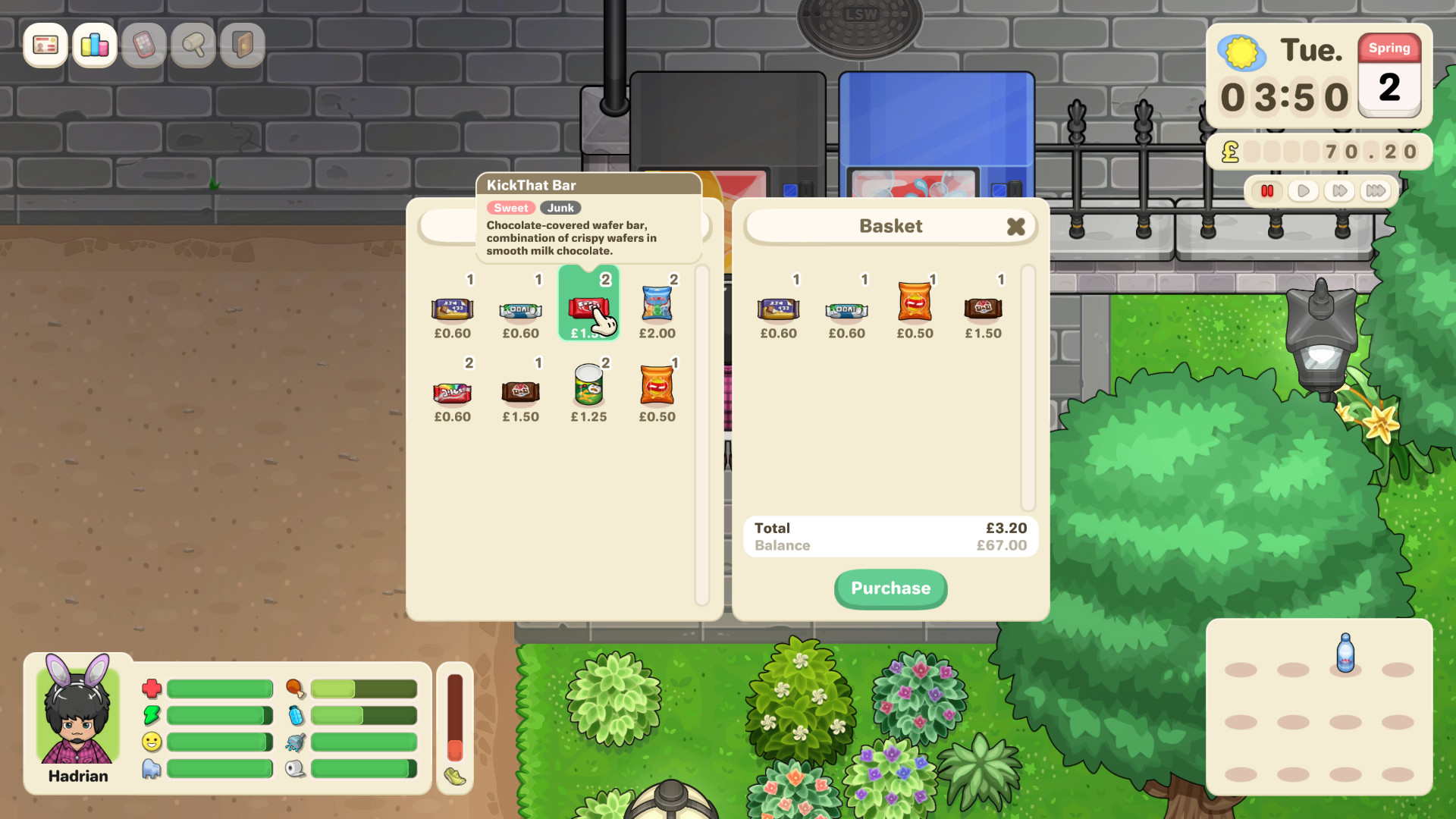
Task: Enable normal speed playback
Action: tap(1304, 191)
